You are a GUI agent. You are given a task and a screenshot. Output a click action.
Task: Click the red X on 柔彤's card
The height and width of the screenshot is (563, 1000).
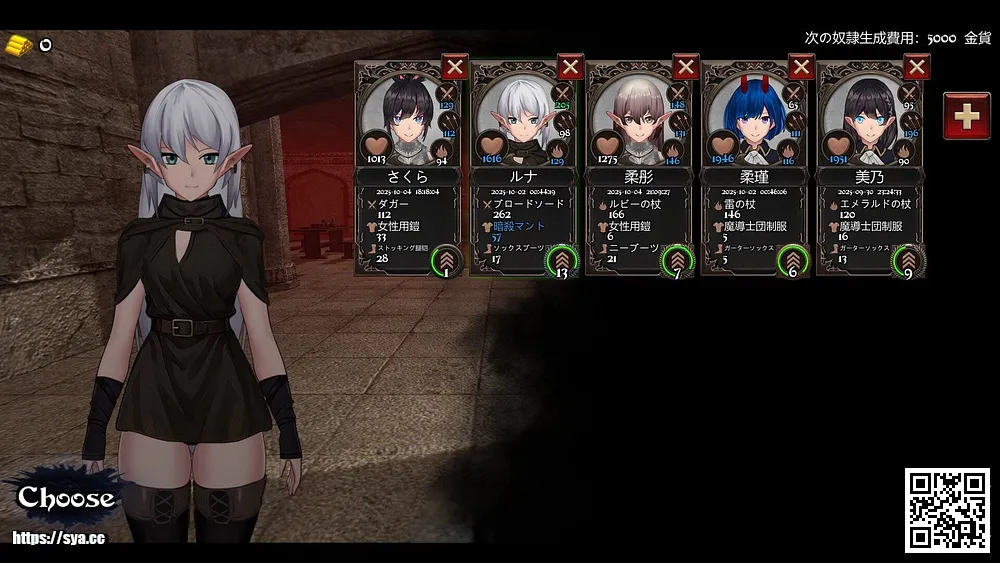point(686,67)
